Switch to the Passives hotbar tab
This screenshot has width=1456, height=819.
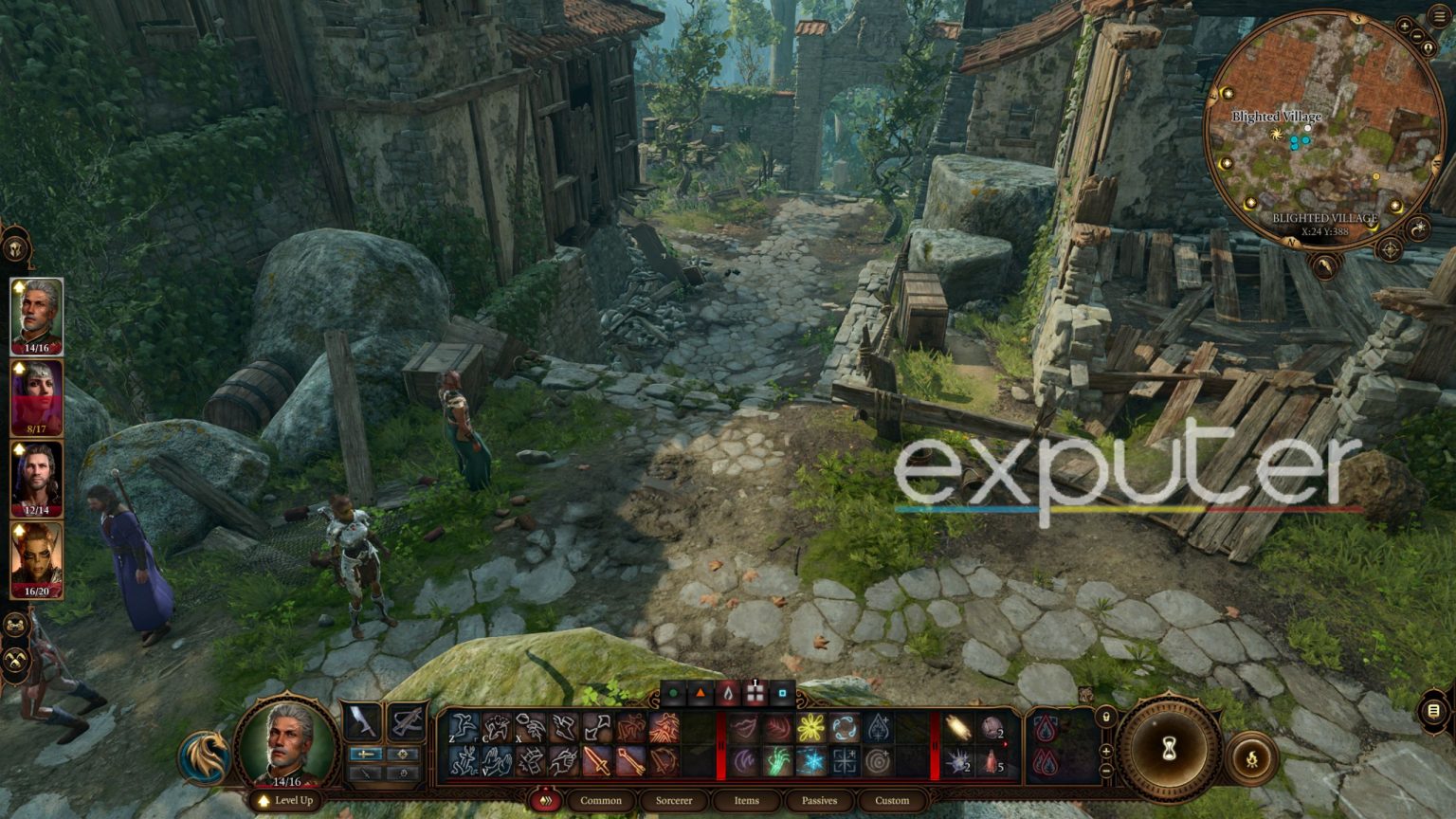click(818, 801)
